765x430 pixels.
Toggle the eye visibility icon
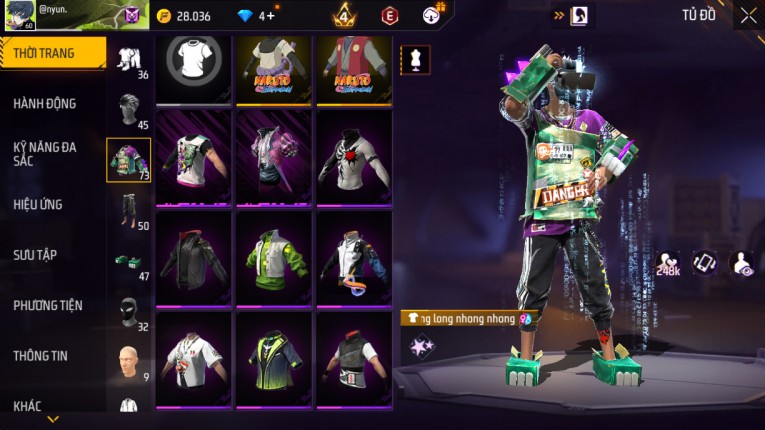coord(743,263)
